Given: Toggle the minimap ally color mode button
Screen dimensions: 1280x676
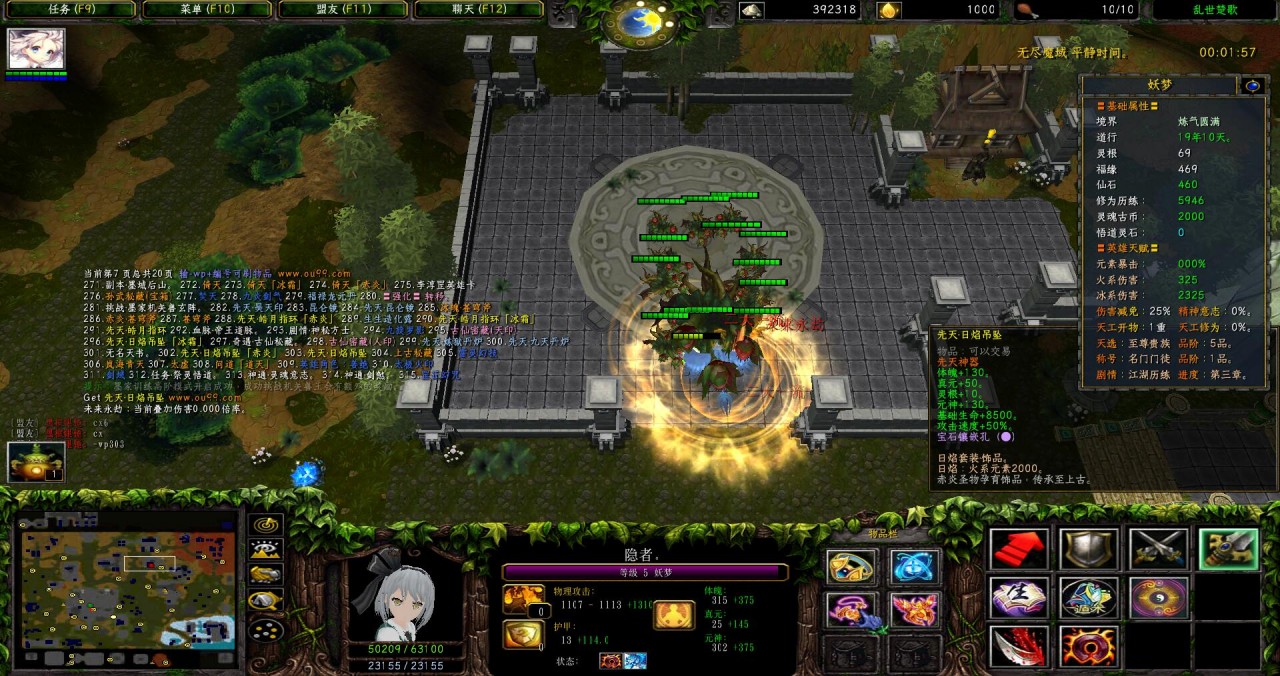Looking at the screenshot, I should [265, 575].
